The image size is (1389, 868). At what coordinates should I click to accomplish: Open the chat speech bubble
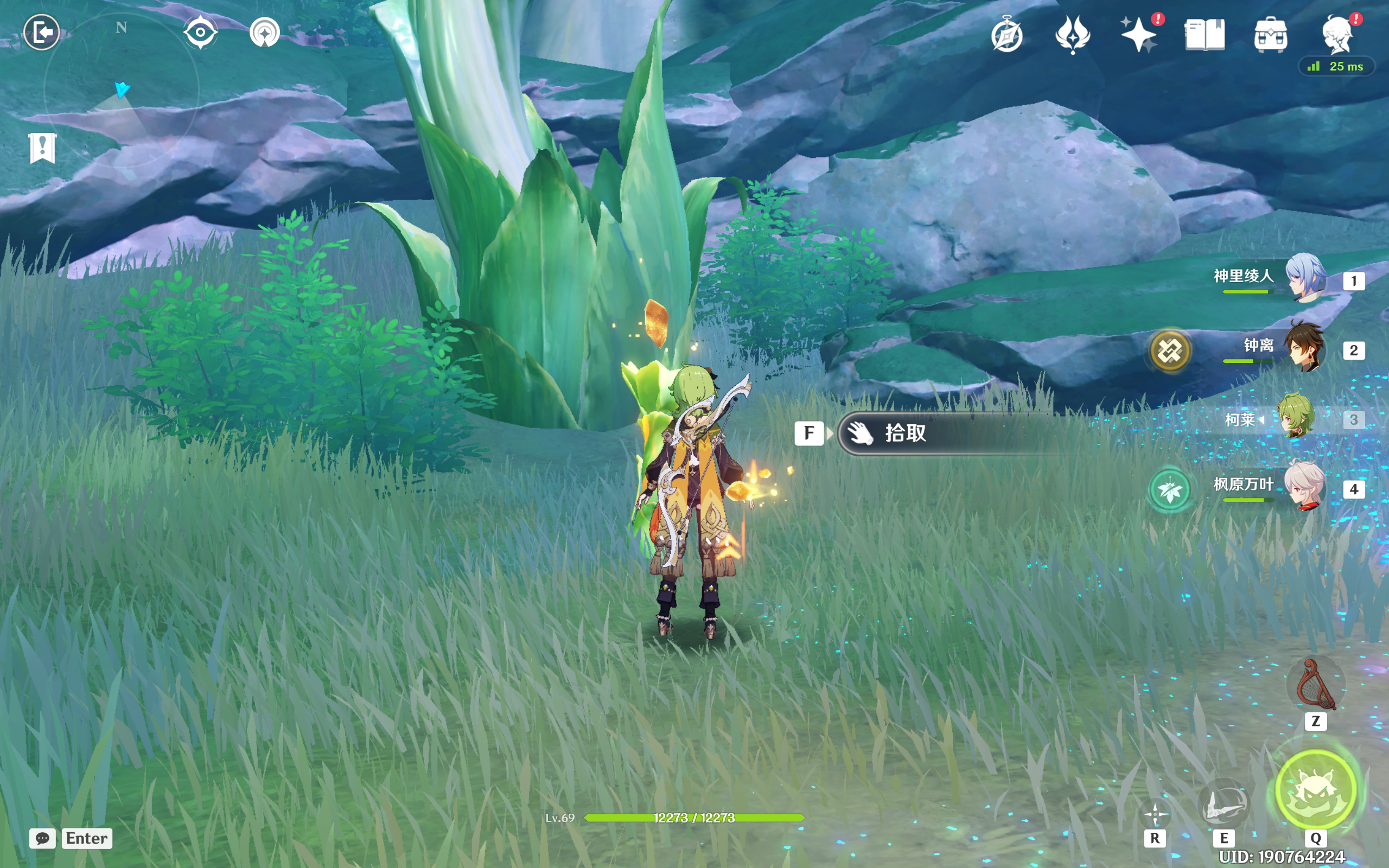pos(42,838)
